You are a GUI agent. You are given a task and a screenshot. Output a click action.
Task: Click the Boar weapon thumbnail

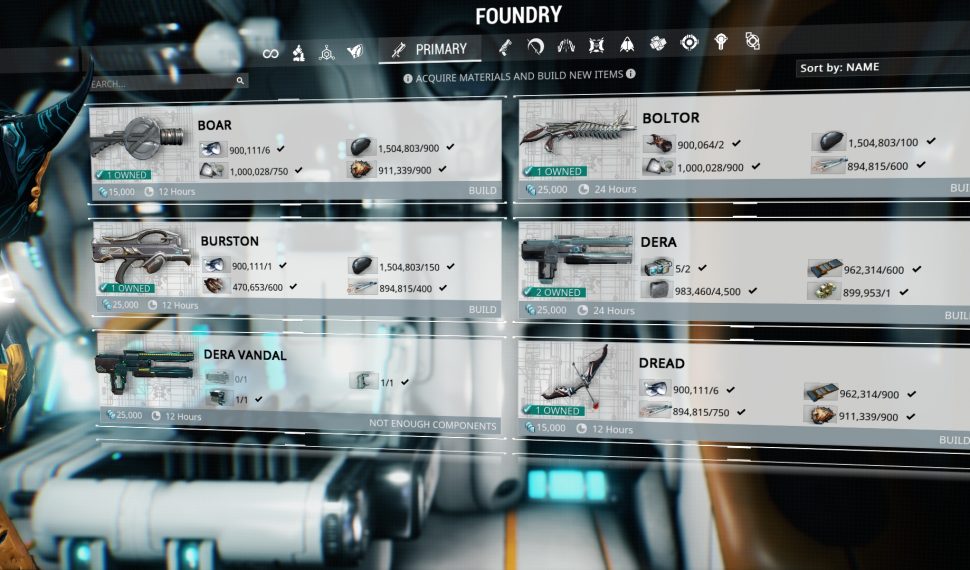(x=140, y=140)
